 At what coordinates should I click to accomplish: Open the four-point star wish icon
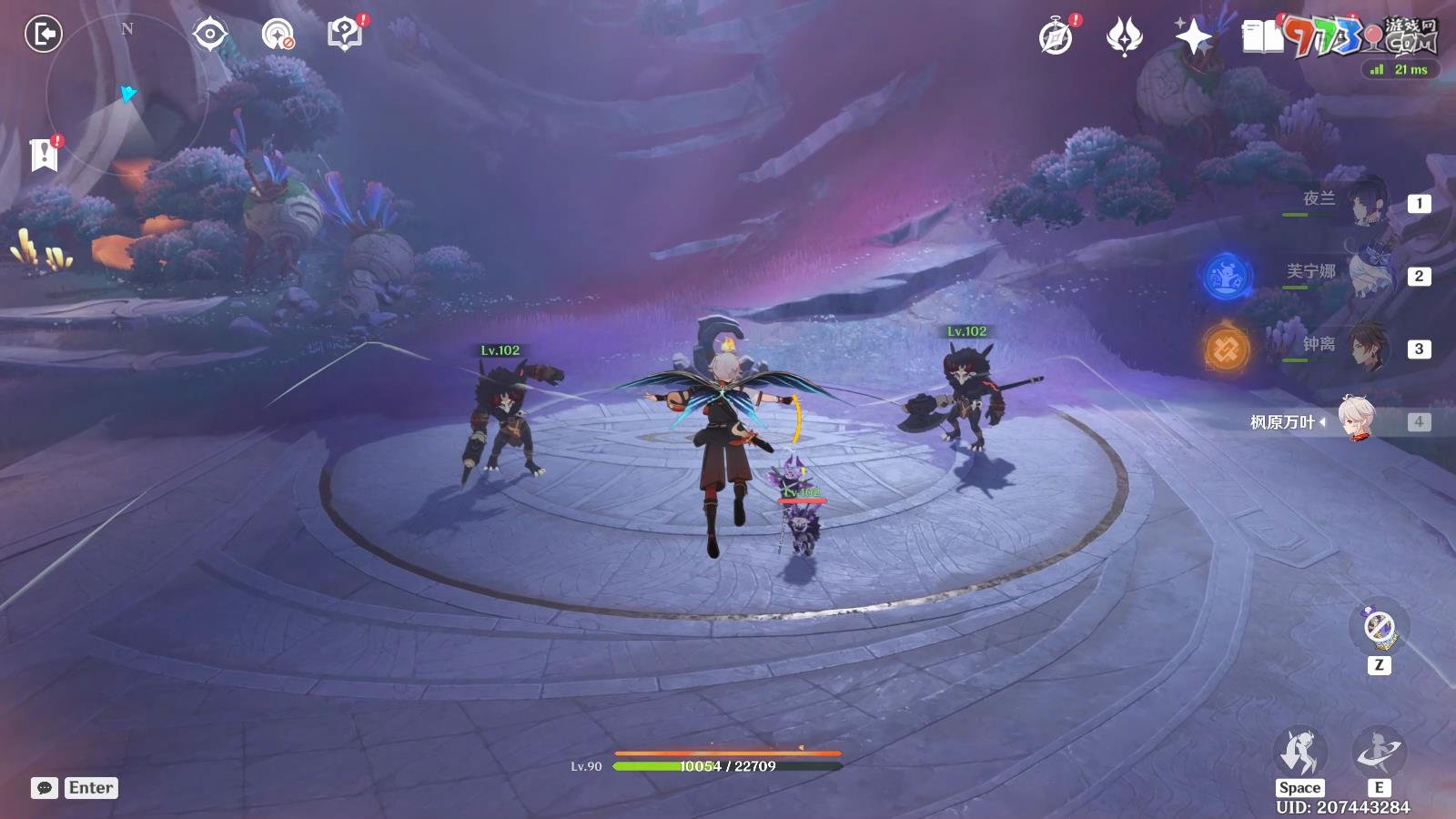point(1193,37)
